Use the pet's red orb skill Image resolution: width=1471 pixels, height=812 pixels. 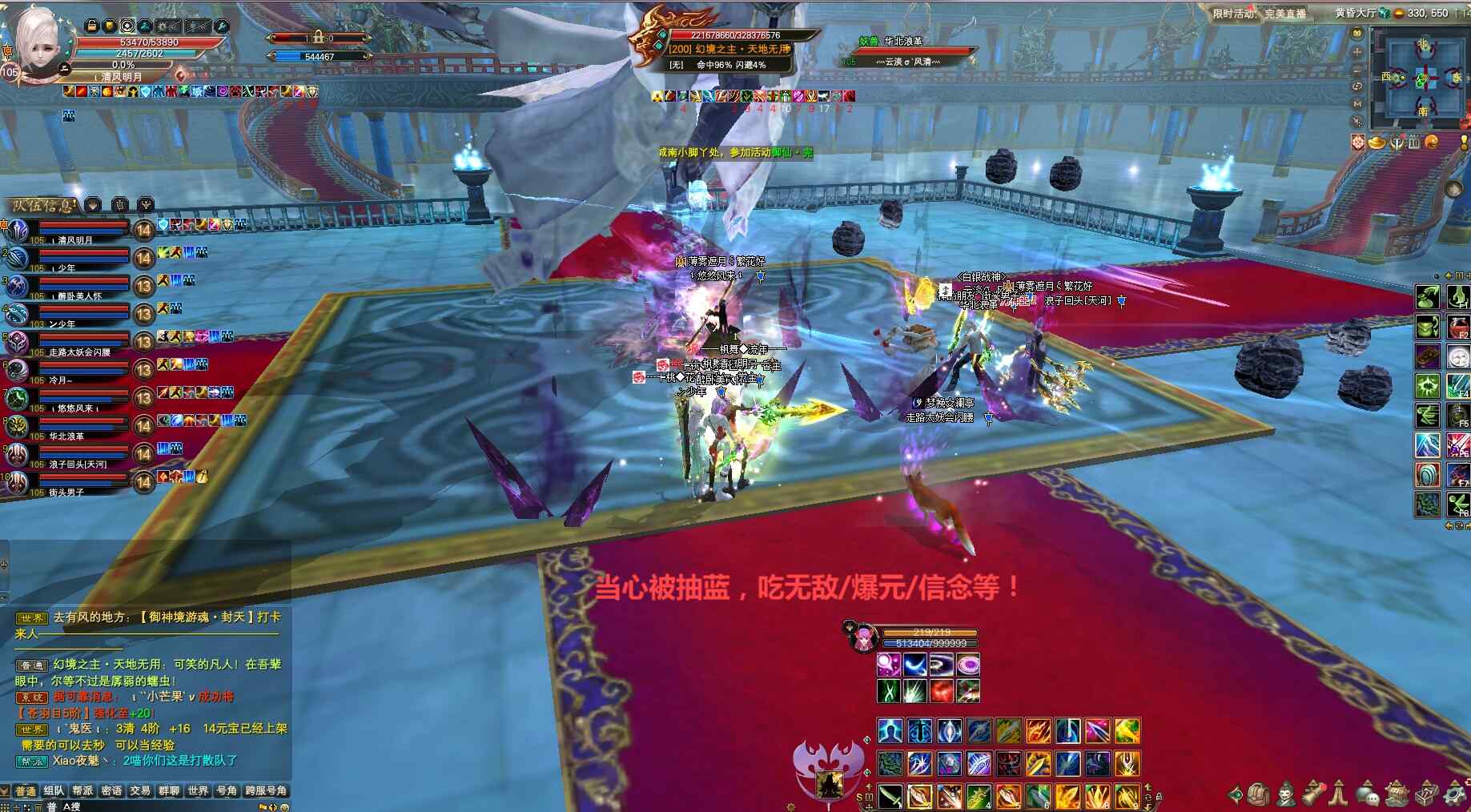(942, 691)
